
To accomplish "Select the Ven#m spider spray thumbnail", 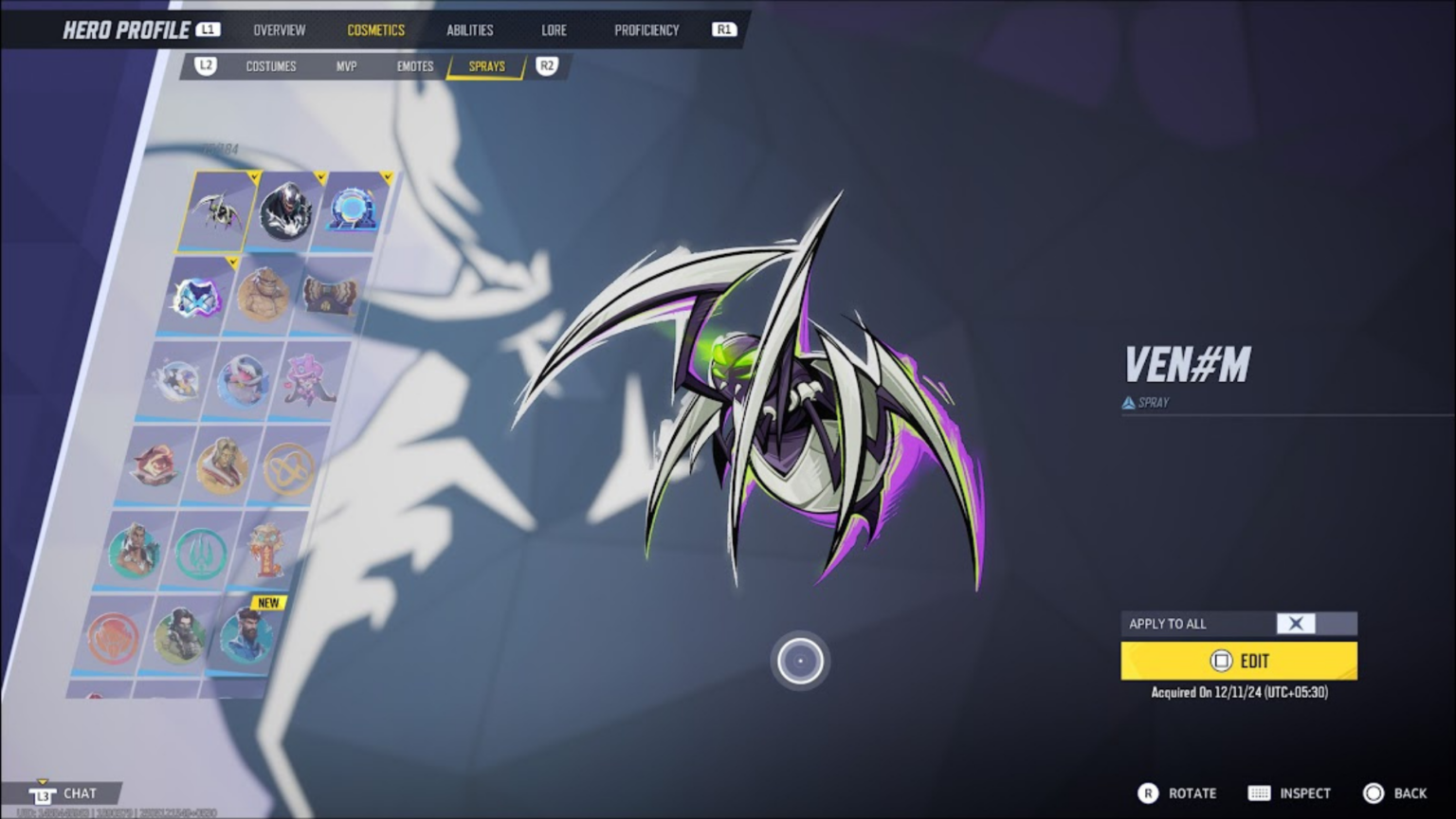I will click(x=214, y=213).
